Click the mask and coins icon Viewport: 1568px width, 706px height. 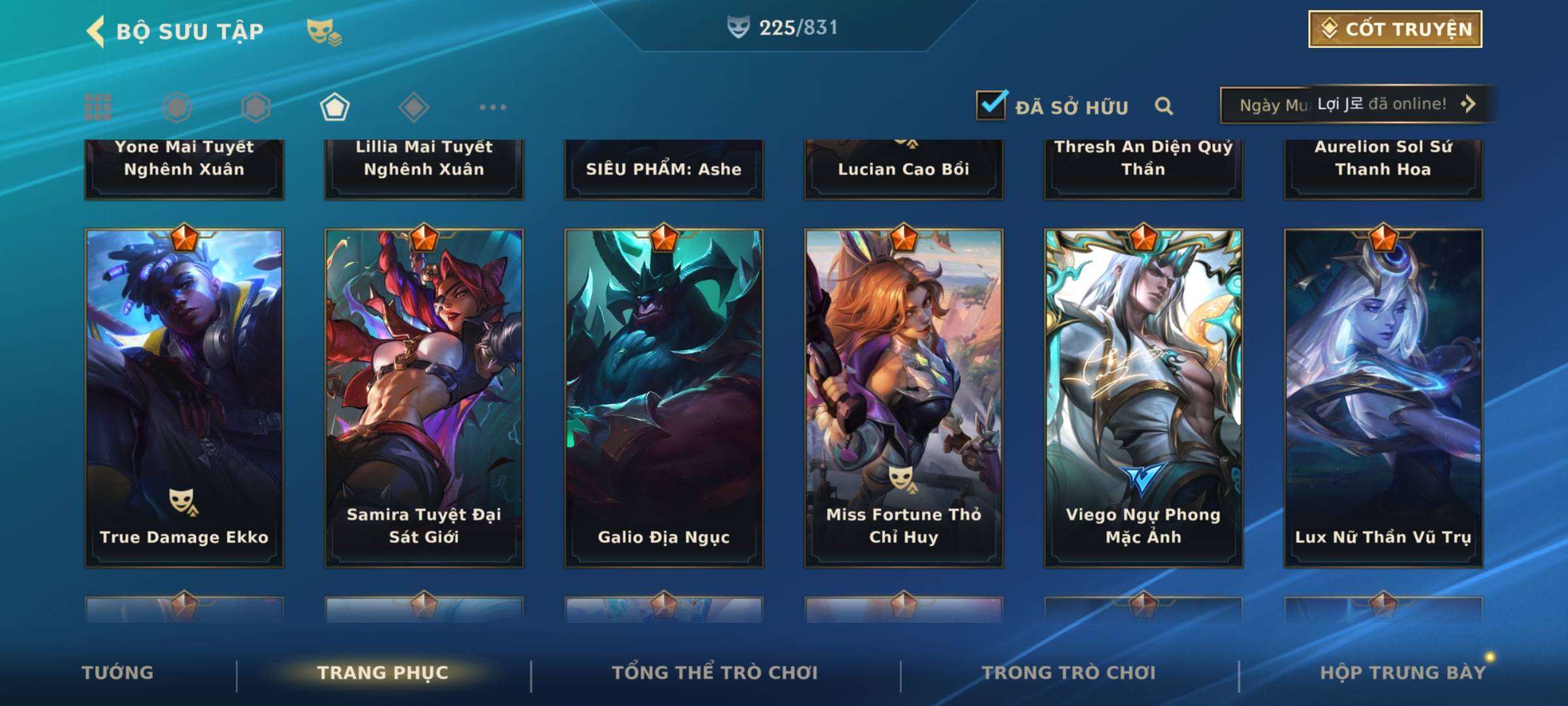click(324, 31)
